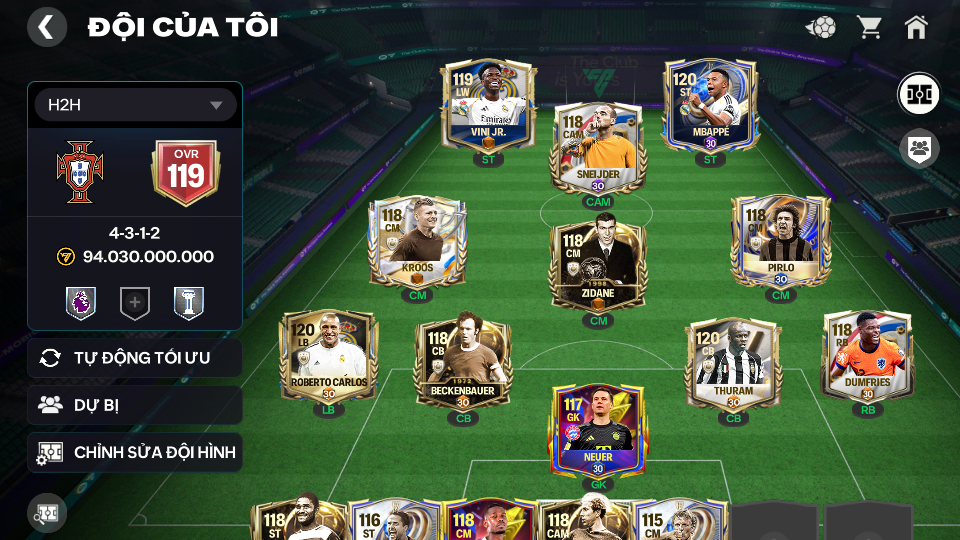Image resolution: width=960 pixels, height=540 pixels.
Task: Click the empty plus badge slot
Action: pos(135,303)
